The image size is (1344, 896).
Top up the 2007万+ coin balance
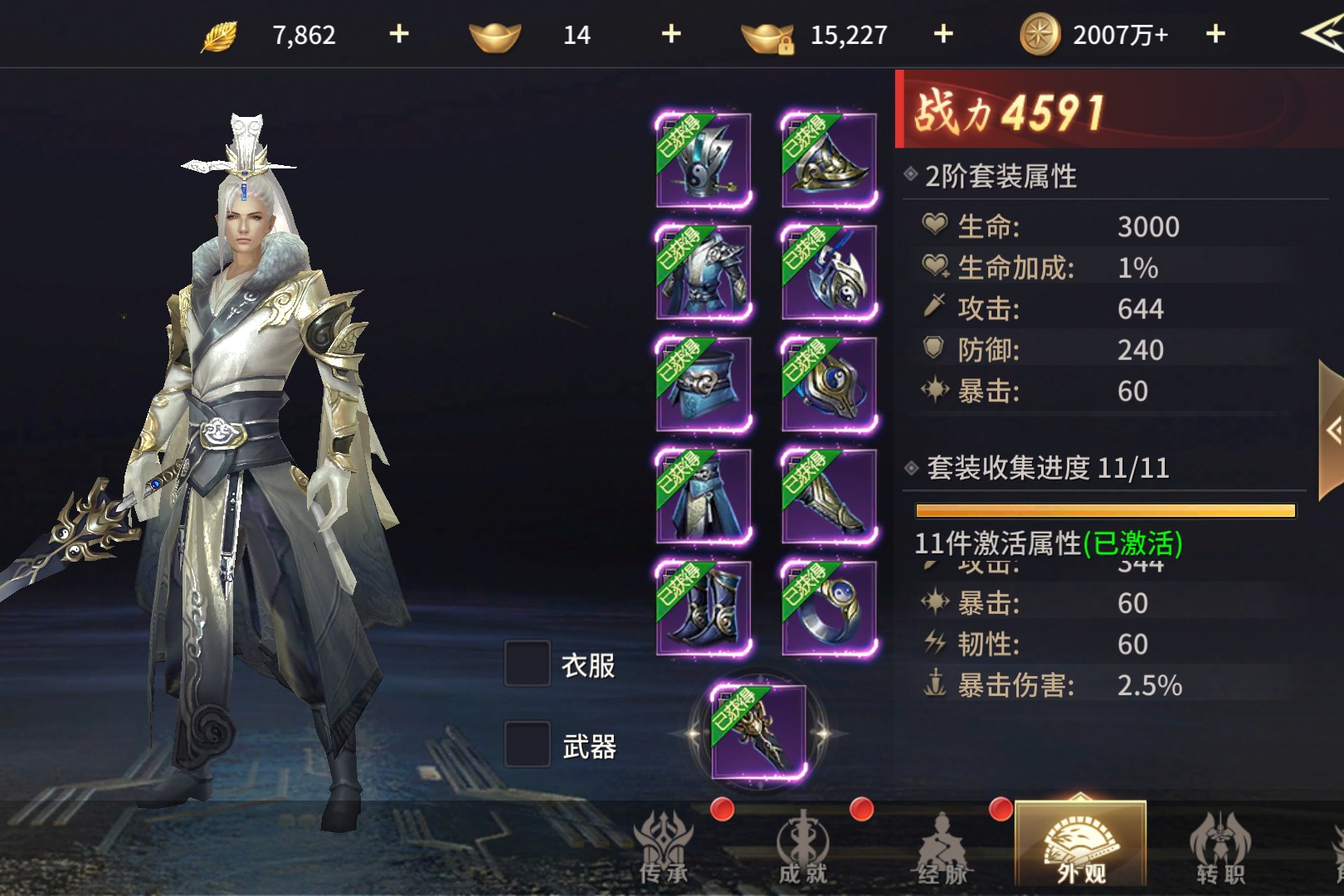coord(1215,34)
